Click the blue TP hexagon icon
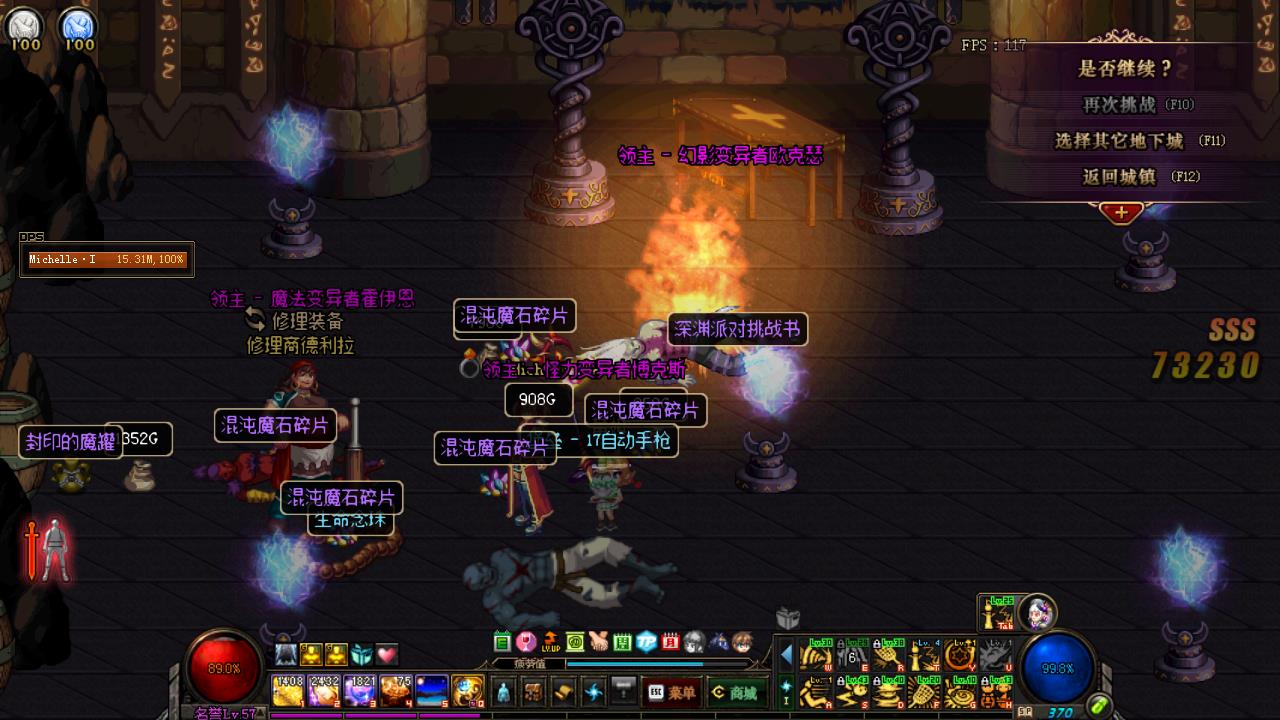Viewport: 1280px width, 720px height. (646, 642)
